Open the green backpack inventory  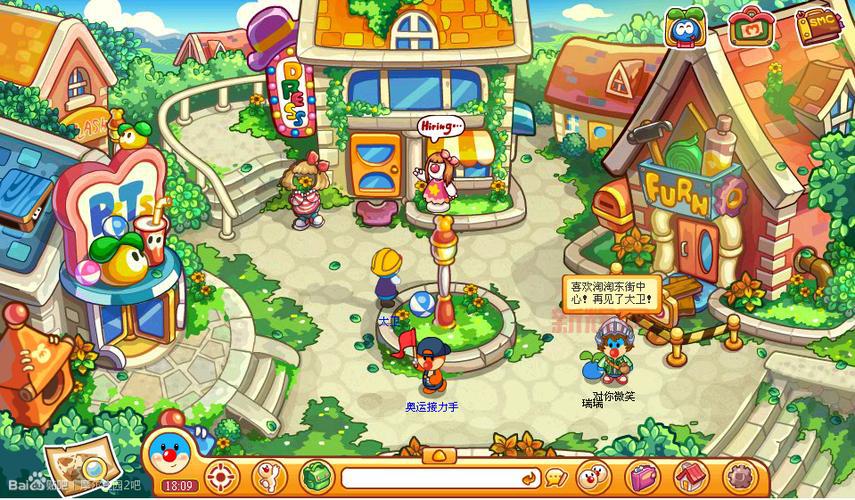(x=317, y=475)
